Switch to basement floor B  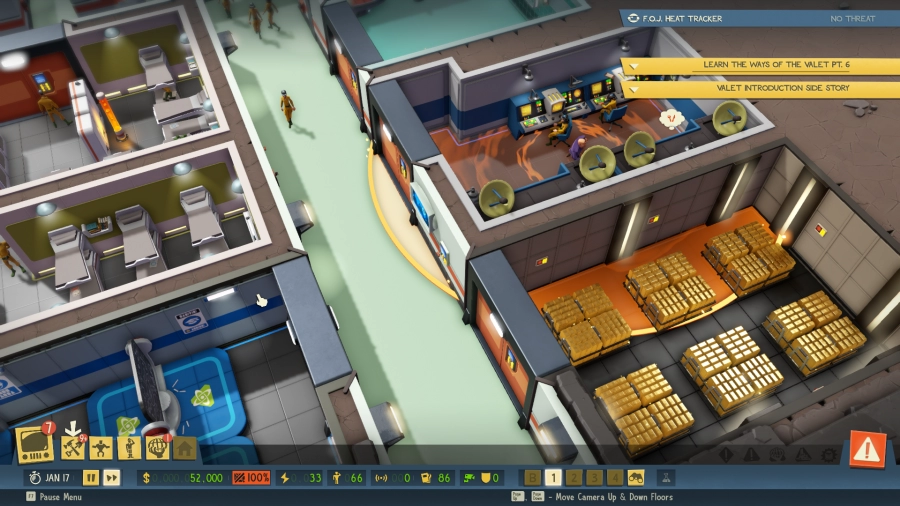(x=532, y=478)
